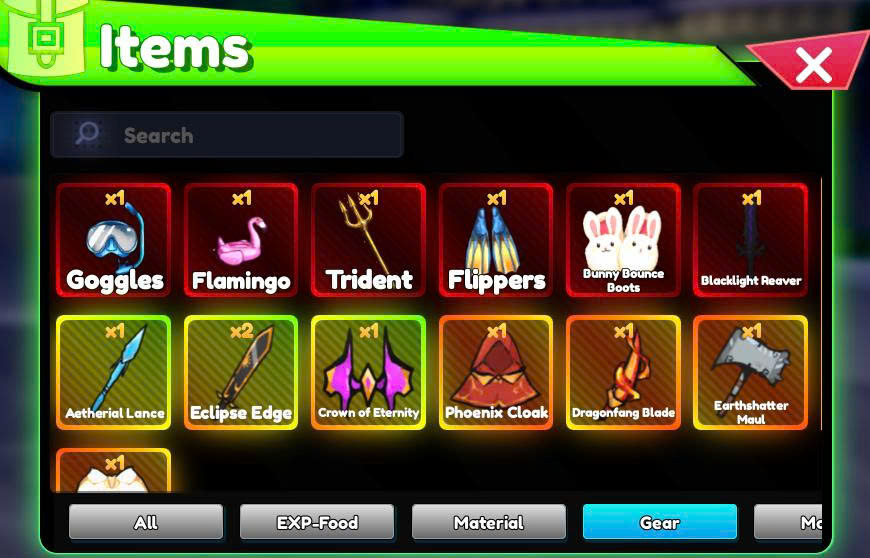Image resolution: width=870 pixels, height=558 pixels.
Task: Select the Goggles item
Action: coord(114,240)
